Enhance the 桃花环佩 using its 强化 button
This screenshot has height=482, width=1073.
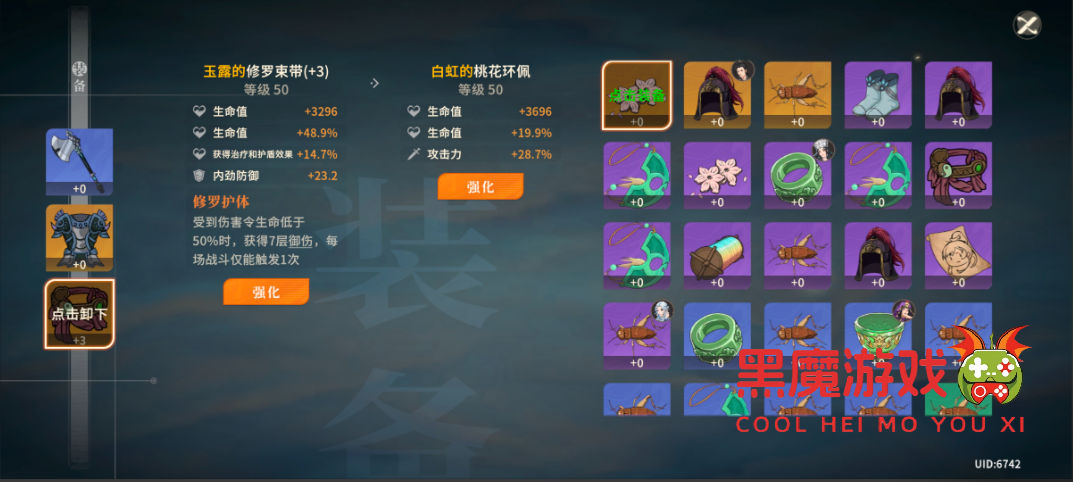(x=480, y=187)
